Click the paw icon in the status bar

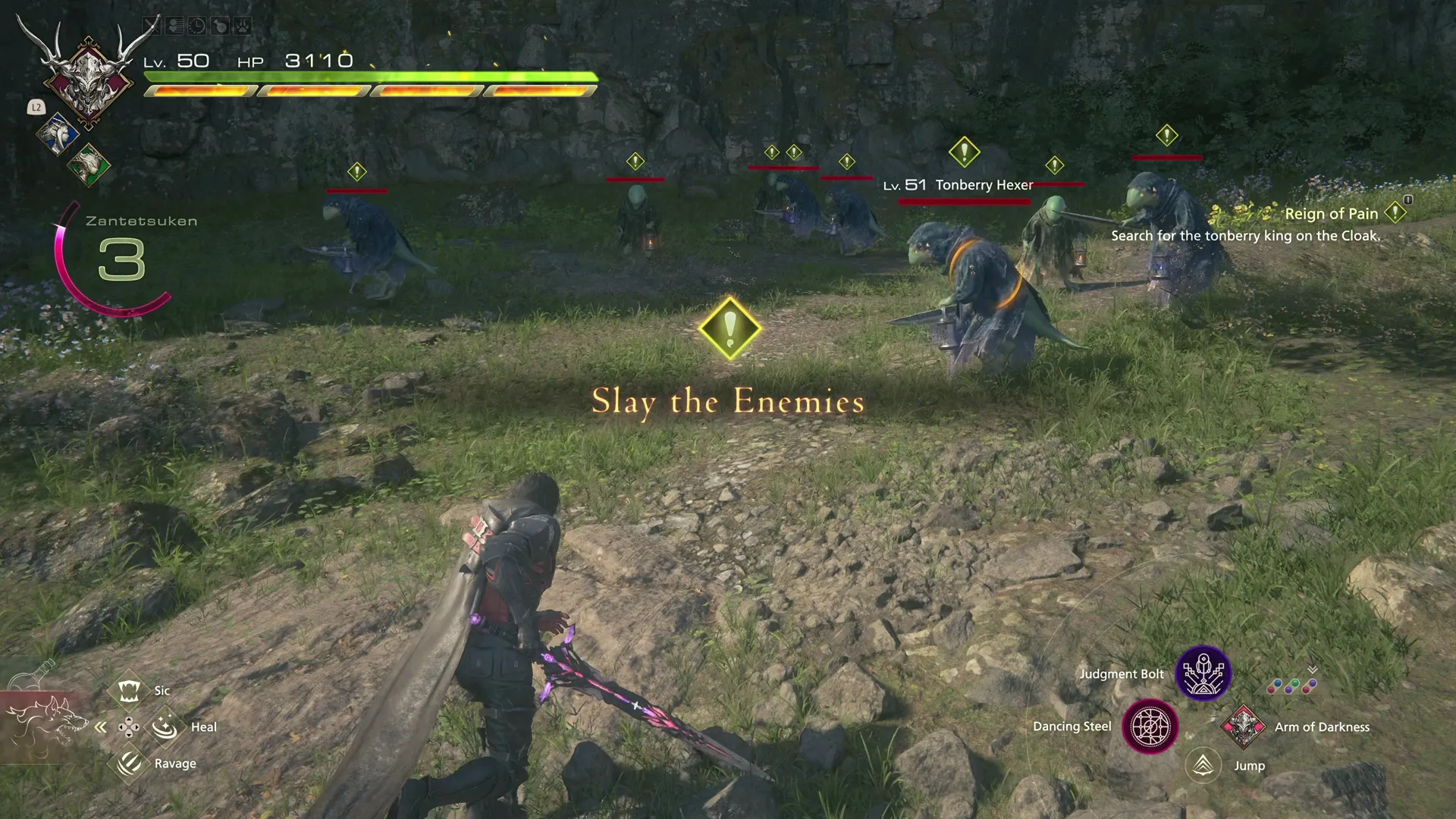tap(243, 25)
